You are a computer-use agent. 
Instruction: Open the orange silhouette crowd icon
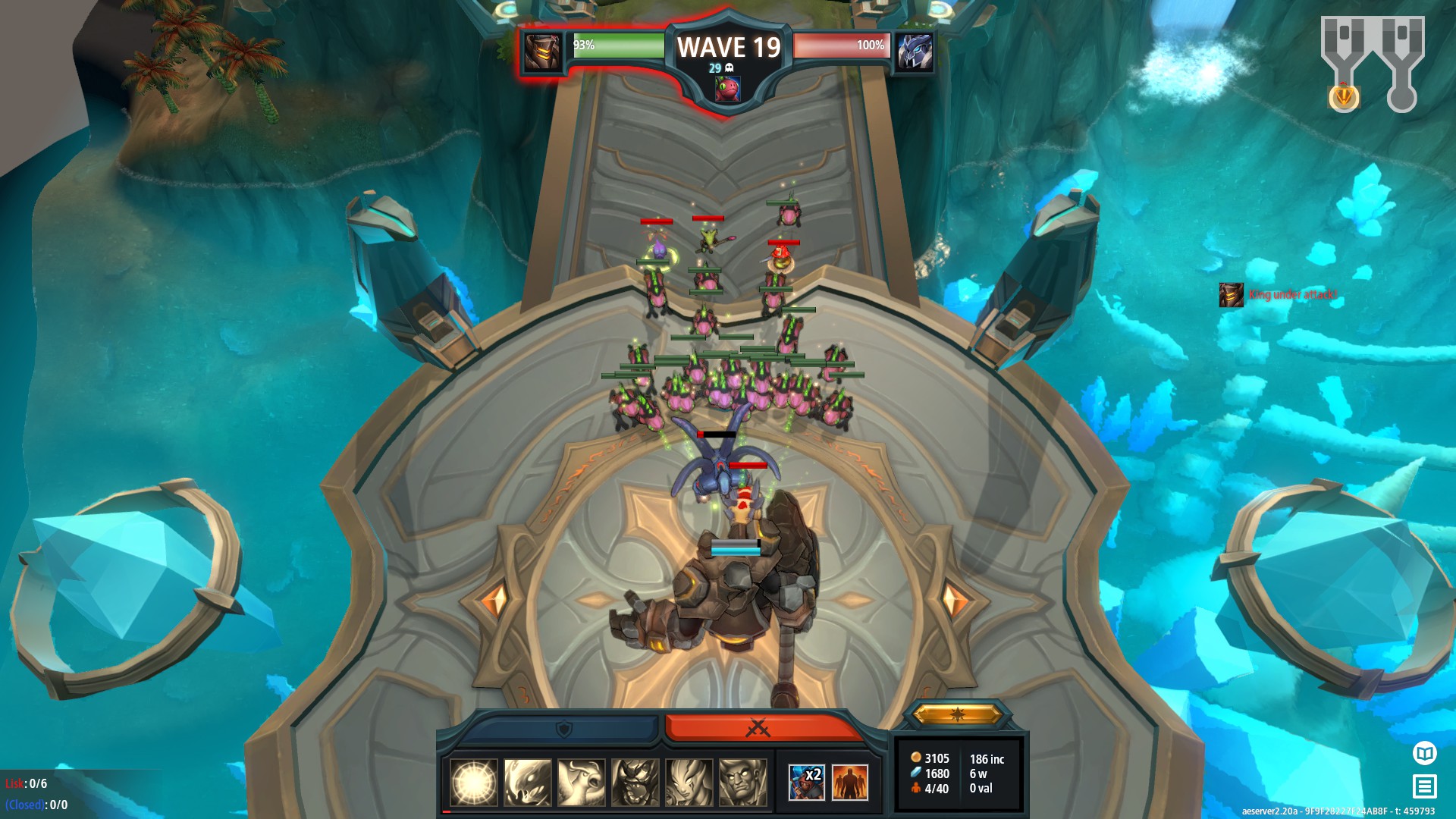(850, 782)
